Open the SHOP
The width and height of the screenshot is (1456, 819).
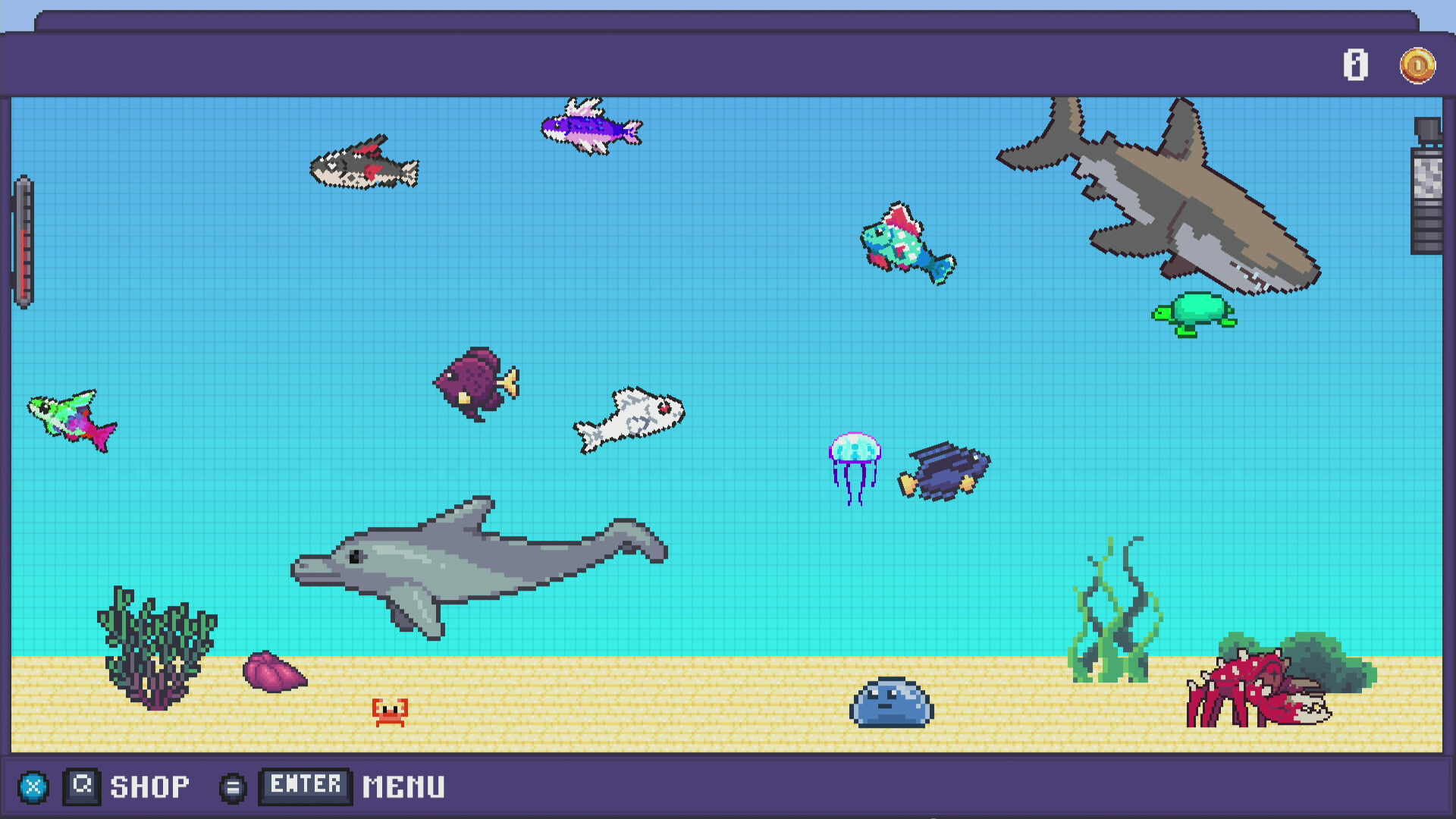pos(149,785)
